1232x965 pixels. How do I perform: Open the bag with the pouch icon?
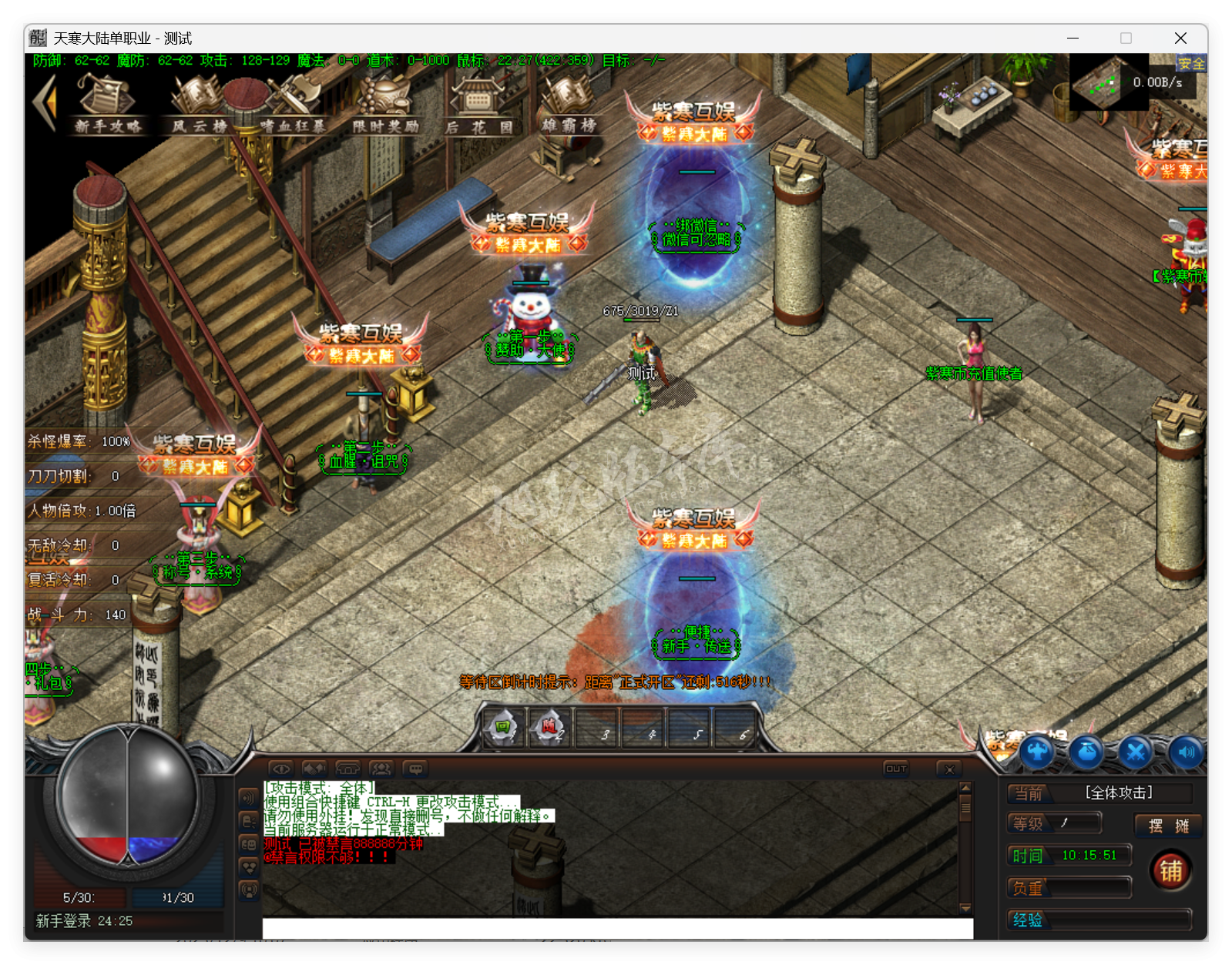tap(1087, 752)
